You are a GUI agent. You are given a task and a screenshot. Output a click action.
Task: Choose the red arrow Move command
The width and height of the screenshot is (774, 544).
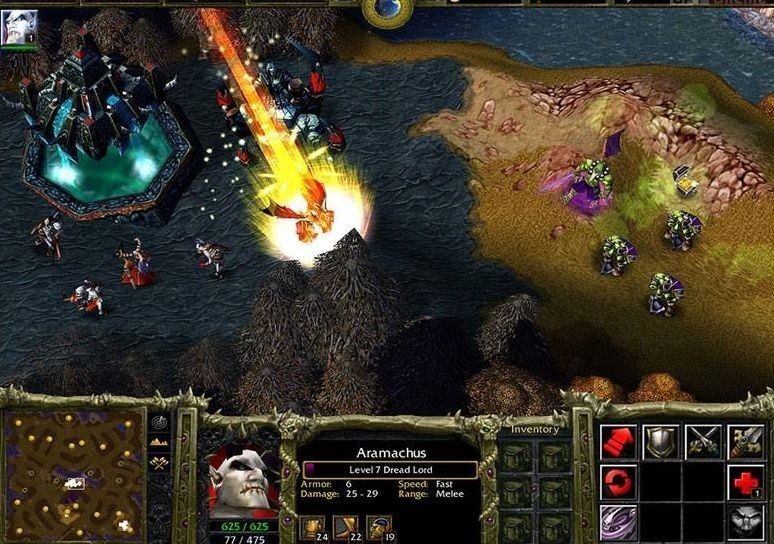point(618,441)
